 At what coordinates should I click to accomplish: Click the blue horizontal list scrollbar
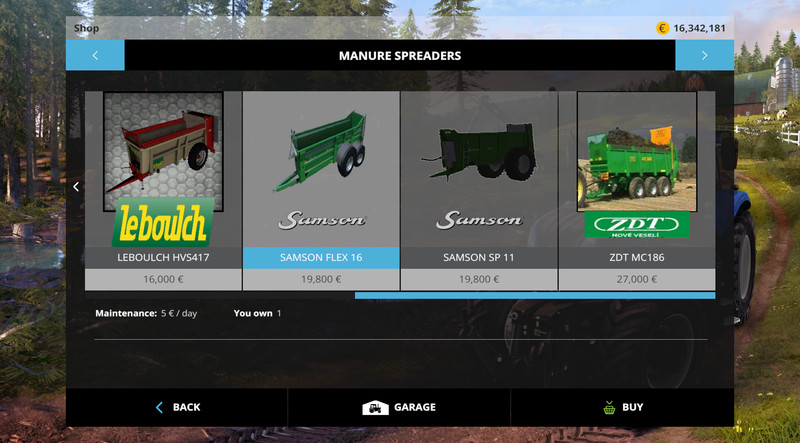[x=534, y=296]
